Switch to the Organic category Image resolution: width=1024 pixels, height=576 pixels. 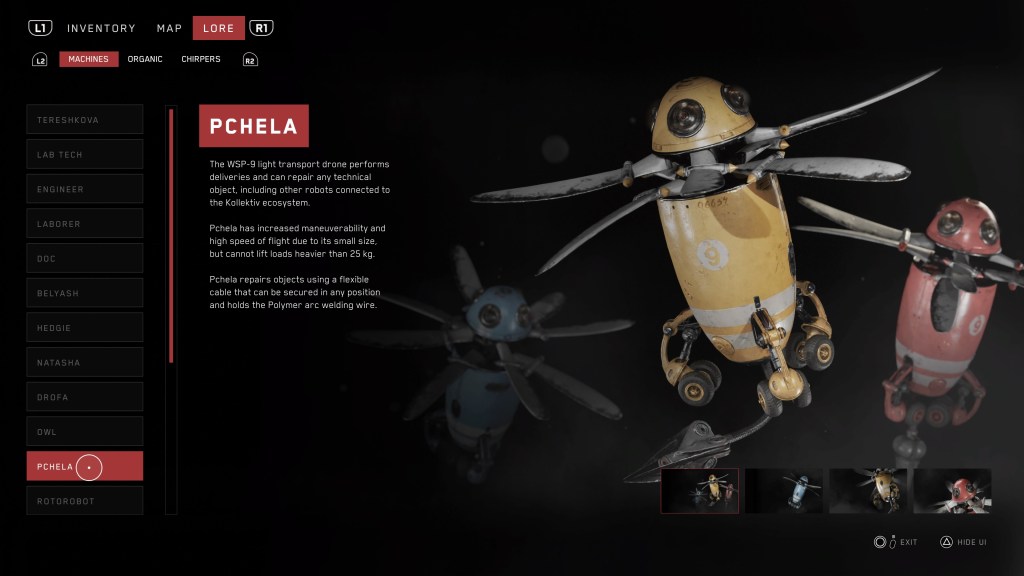coord(145,59)
